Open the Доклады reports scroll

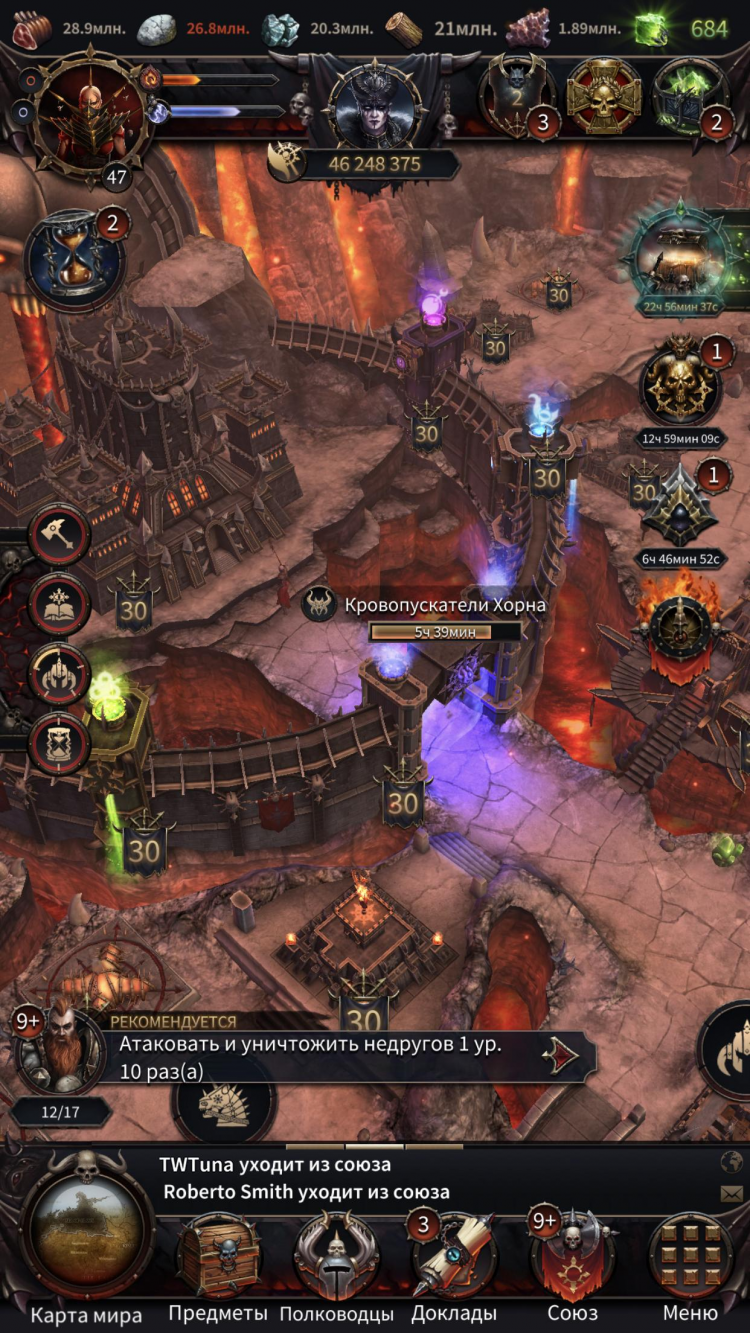[454, 1257]
